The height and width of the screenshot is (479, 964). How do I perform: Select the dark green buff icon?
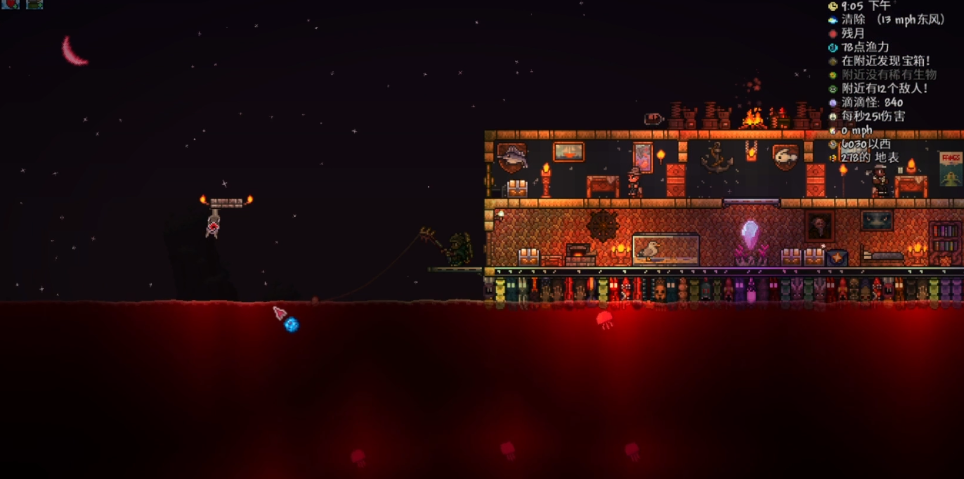tap(34, 4)
